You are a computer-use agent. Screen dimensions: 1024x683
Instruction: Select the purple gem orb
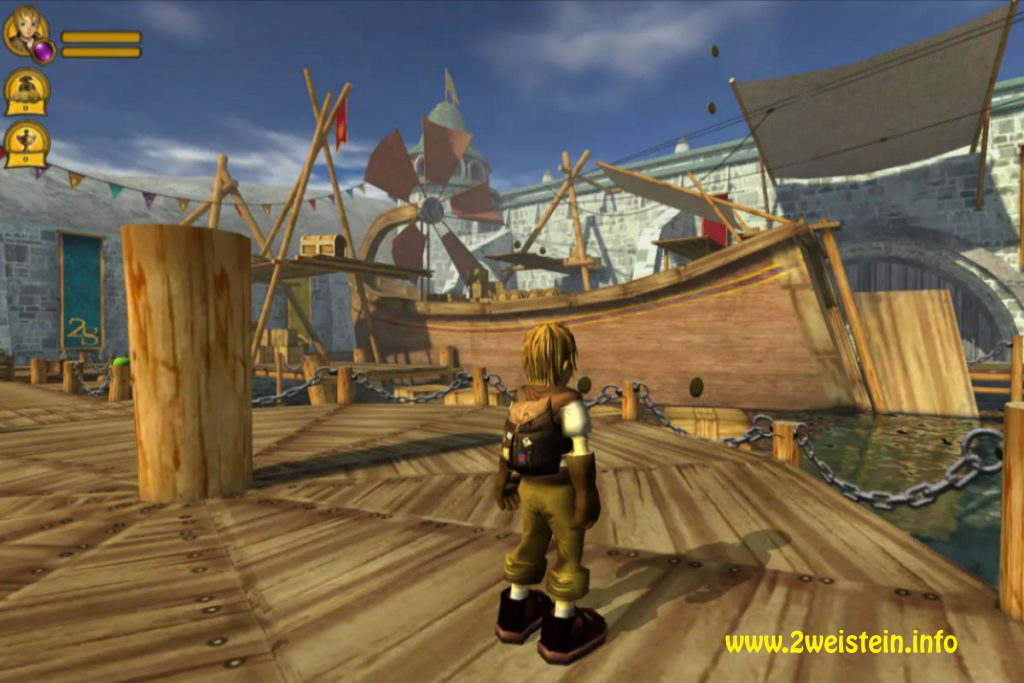[43, 51]
